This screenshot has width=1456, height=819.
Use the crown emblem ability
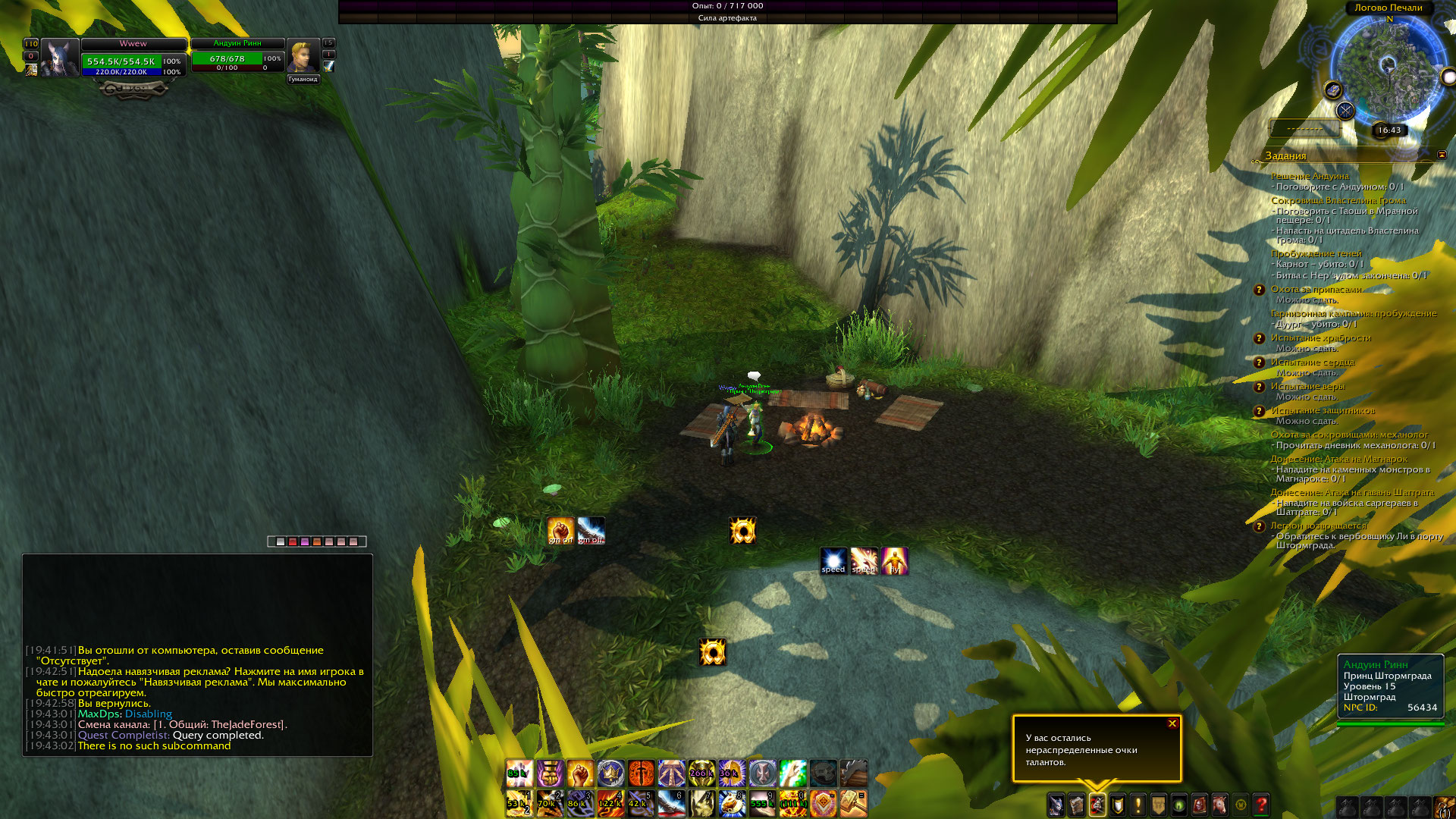(610, 773)
